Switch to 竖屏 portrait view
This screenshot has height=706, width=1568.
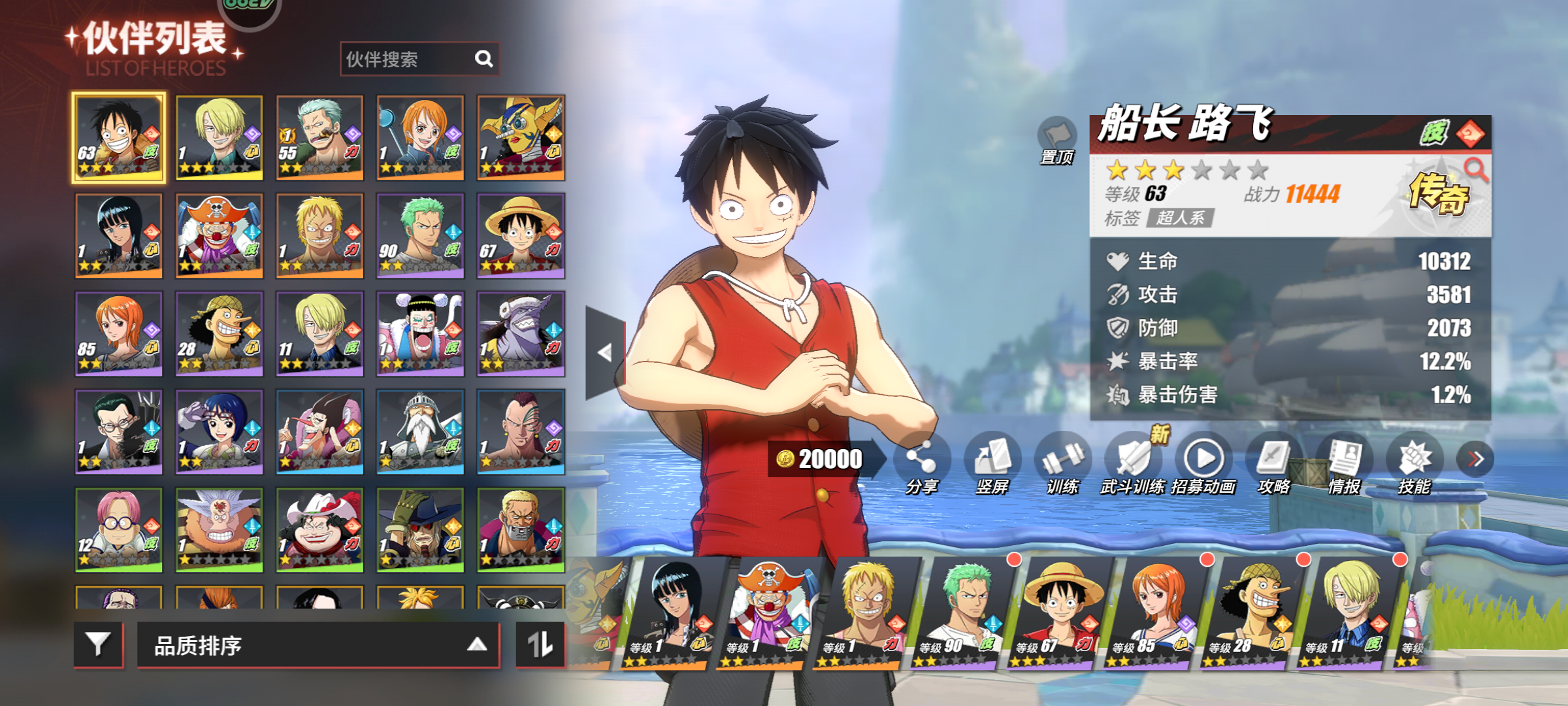pyautogui.click(x=992, y=461)
